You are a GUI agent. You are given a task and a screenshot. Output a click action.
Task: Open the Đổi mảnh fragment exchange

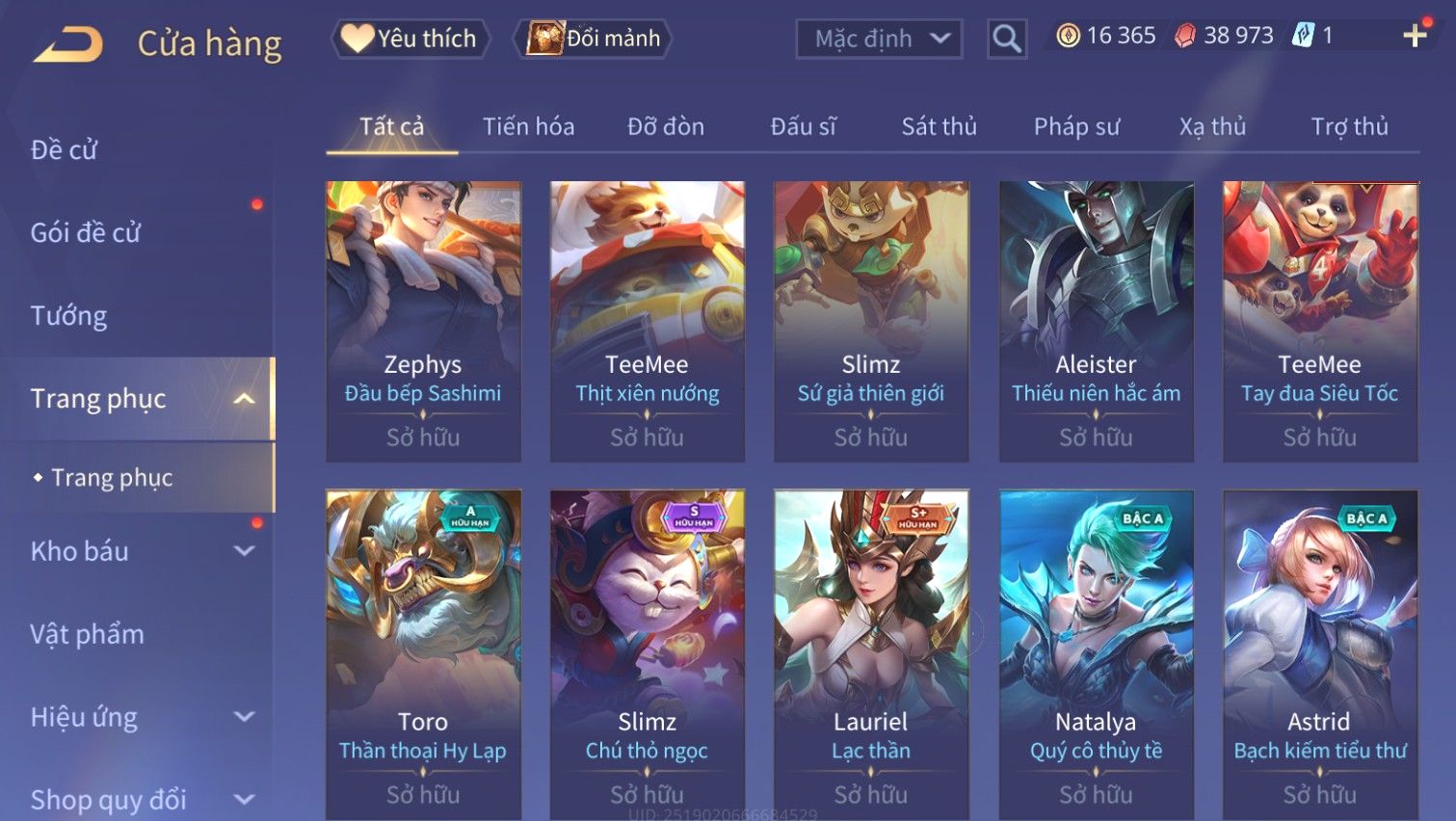595,39
